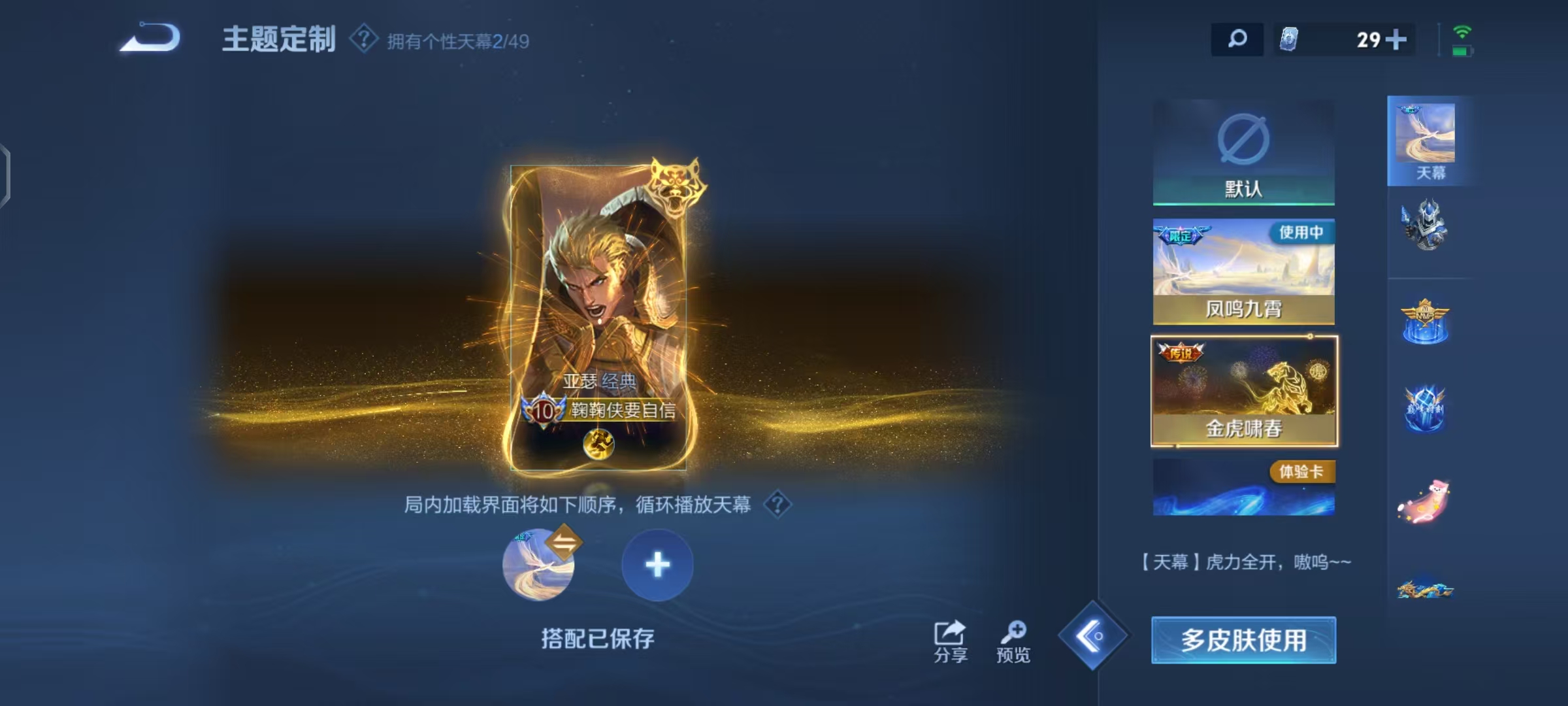Viewport: 1568px width, 706px height.
Task: Click the 天幕 category icon in the right sidebar
Action: [1429, 137]
